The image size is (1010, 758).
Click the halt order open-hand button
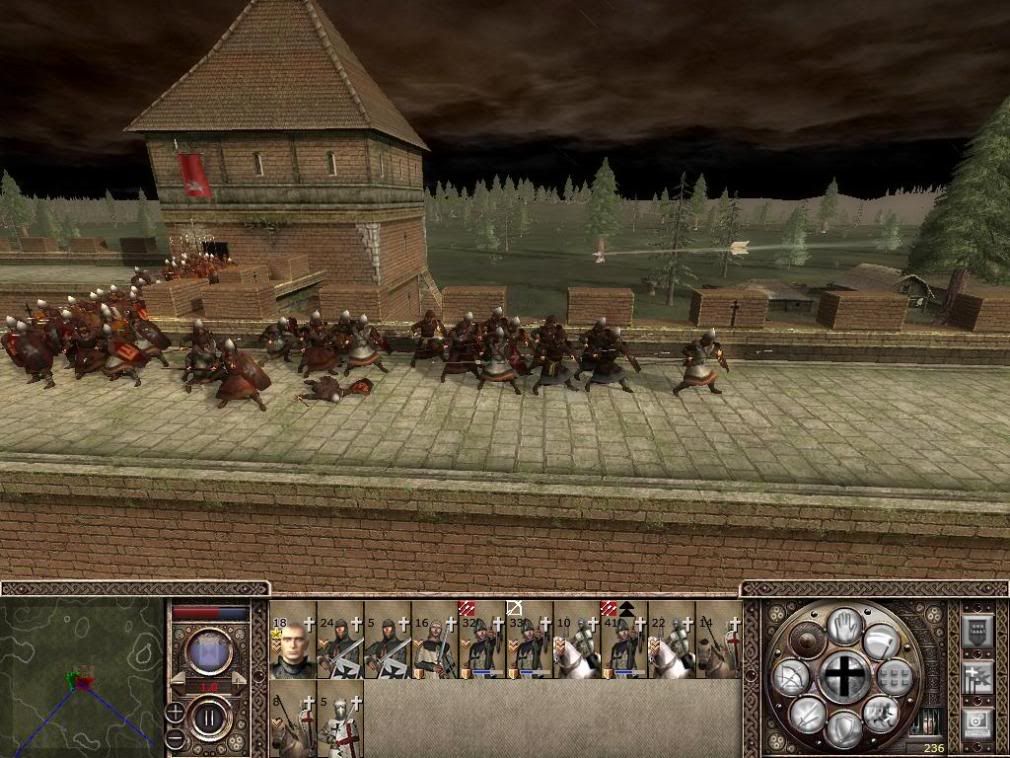(844, 627)
